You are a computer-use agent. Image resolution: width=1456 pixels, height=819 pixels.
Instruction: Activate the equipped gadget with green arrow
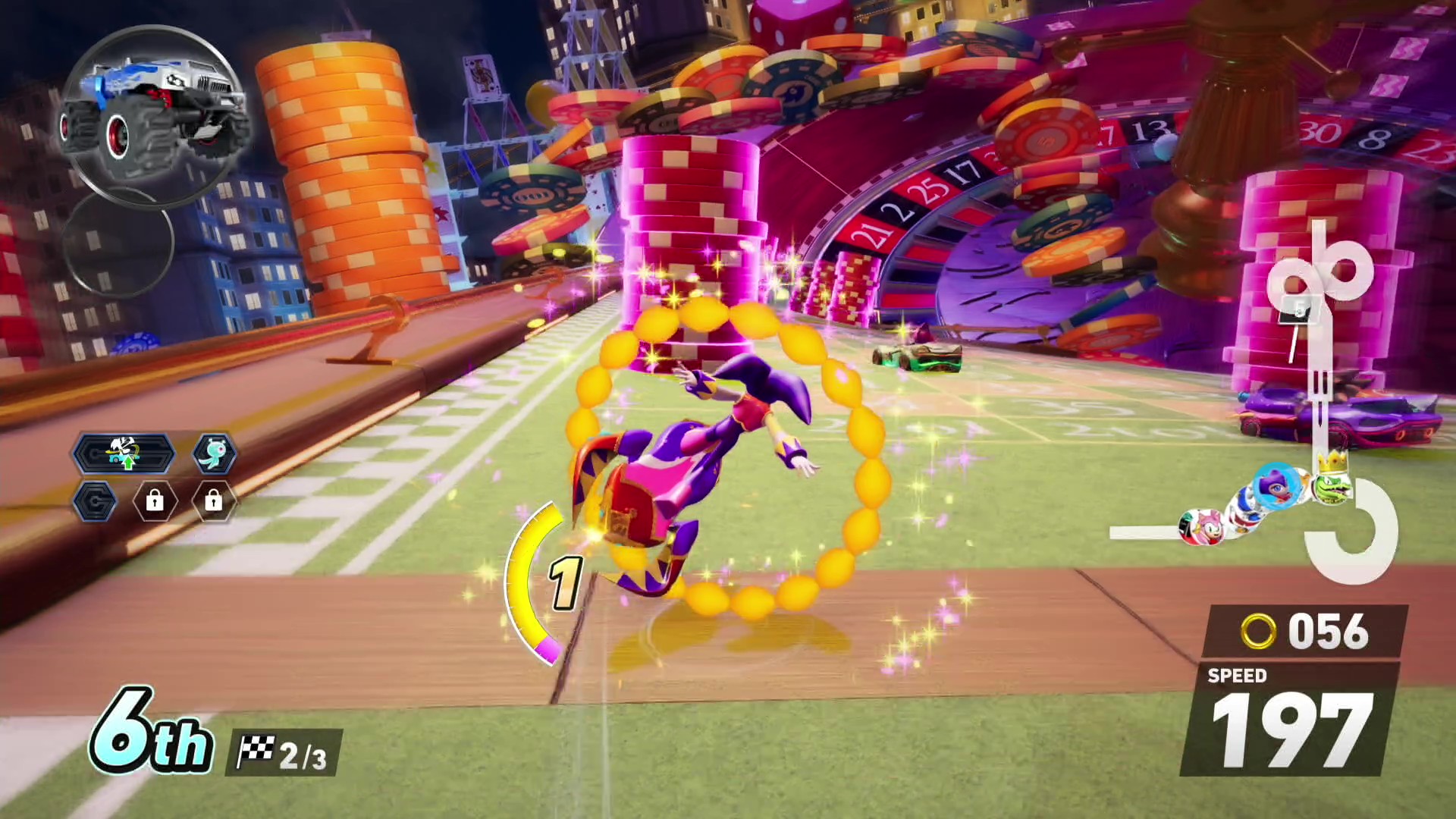click(x=125, y=453)
